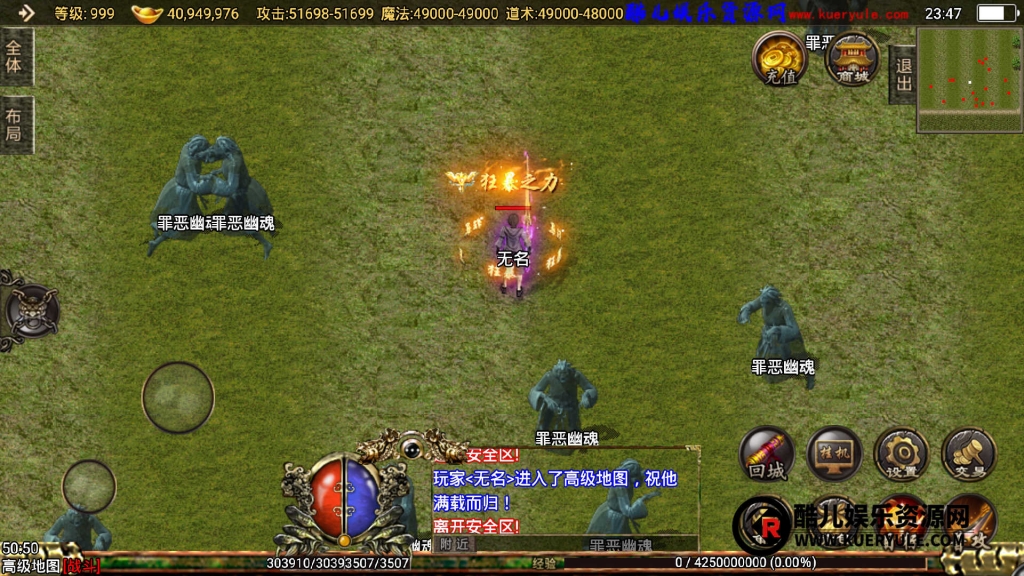Use the 回城 return-to-town scroll
The image size is (1024, 576).
tap(767, 457)
